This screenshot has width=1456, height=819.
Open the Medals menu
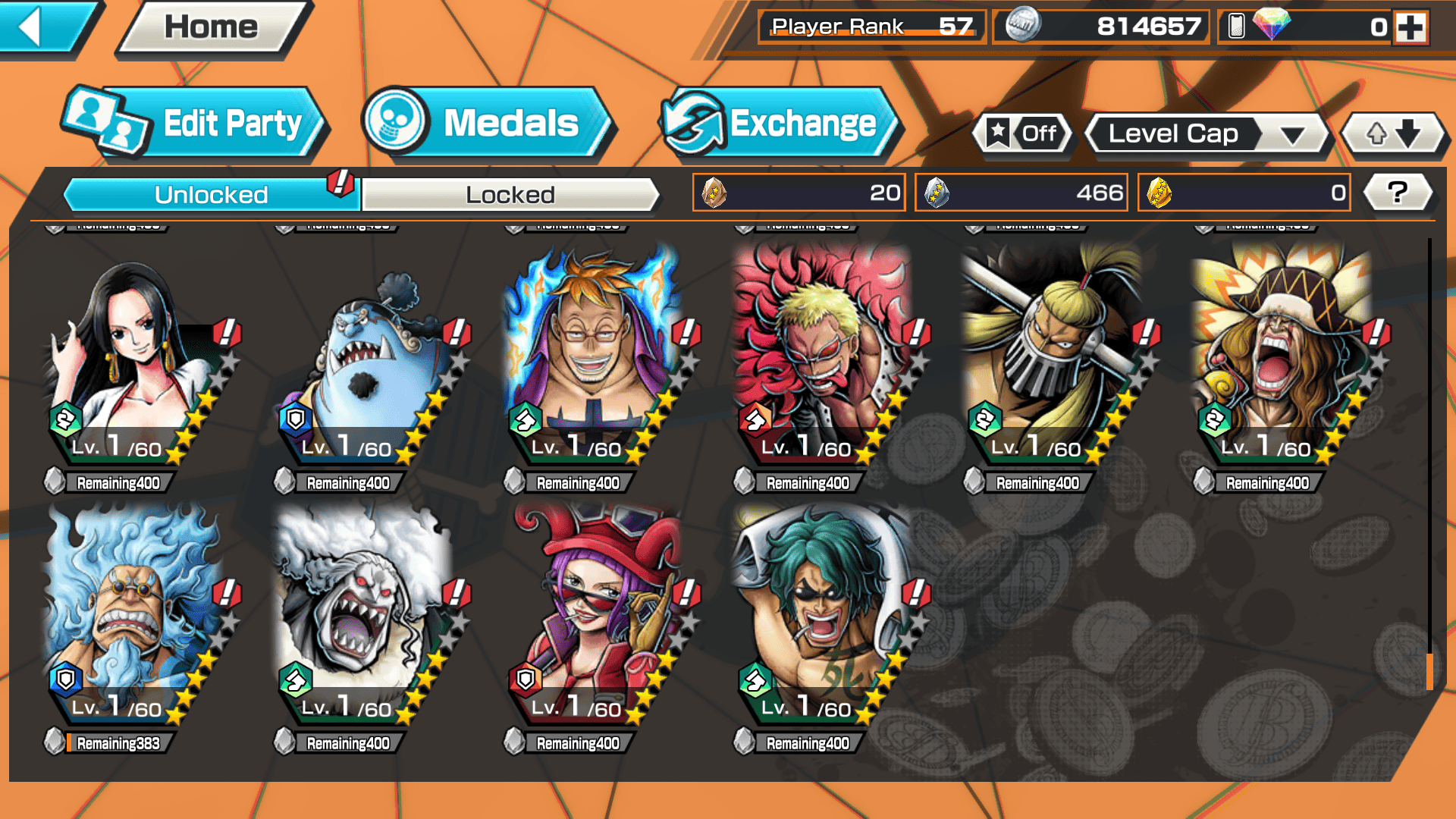point(485,124)
